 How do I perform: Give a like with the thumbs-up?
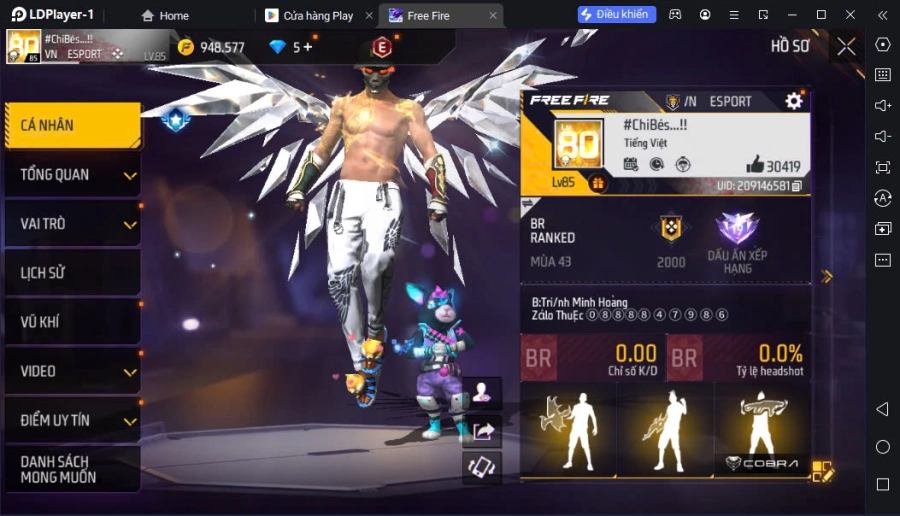click(x=755, y=166)
